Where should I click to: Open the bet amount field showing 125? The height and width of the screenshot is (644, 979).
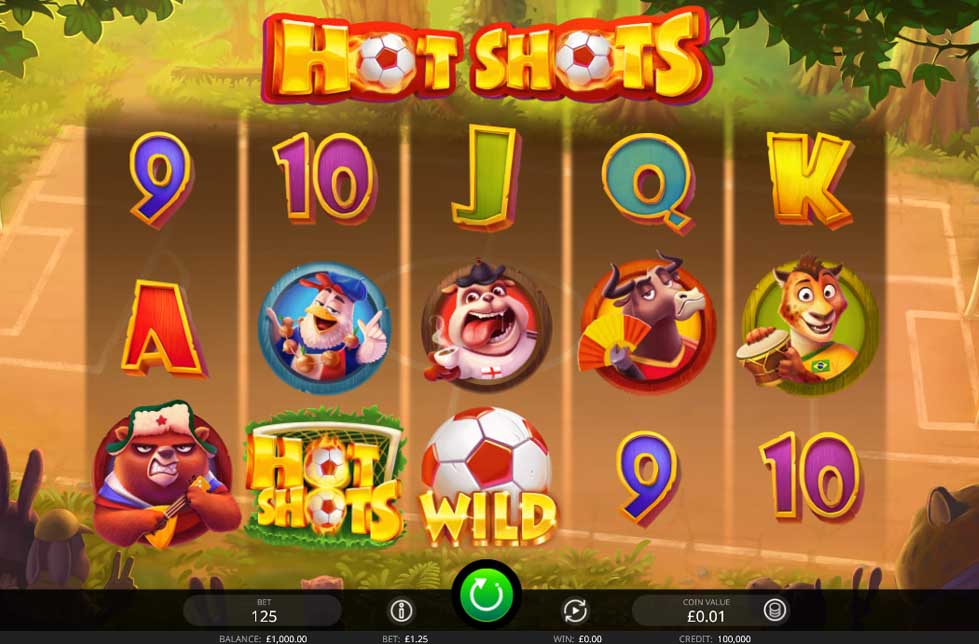point(263,611)
